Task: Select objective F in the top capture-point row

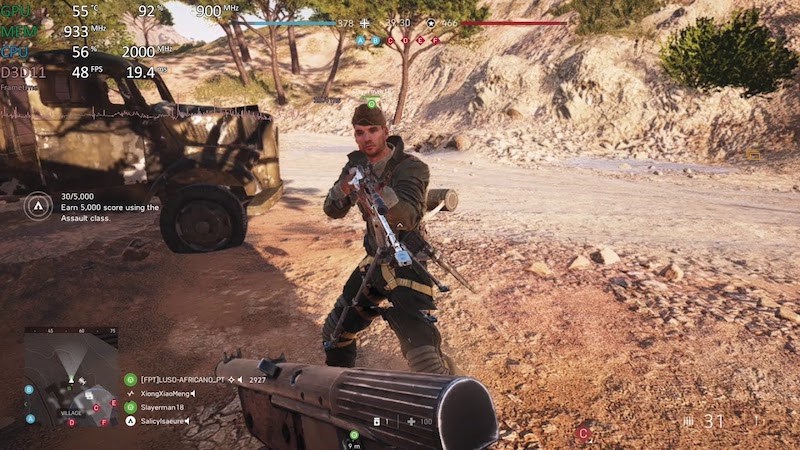Action: coord(435,41)
